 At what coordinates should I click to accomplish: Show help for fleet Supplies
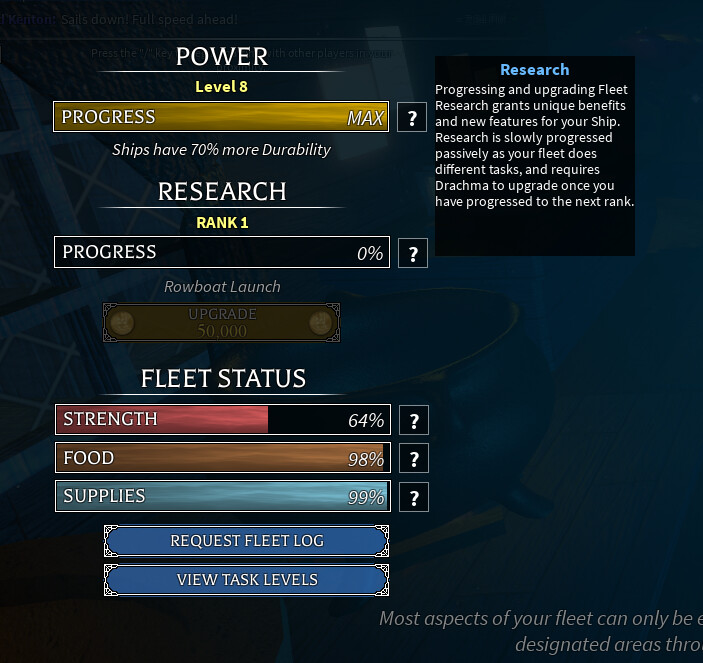(413, 497)
